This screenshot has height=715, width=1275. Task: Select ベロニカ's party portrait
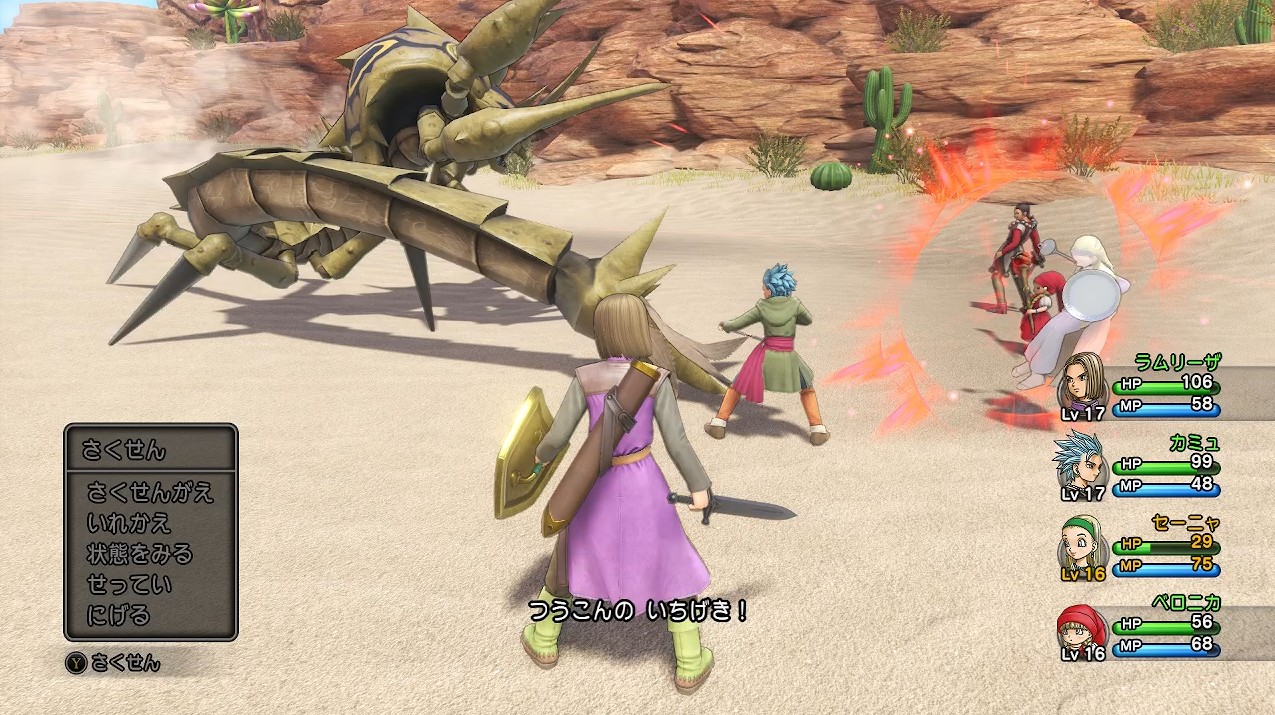tap(1079, 627)
